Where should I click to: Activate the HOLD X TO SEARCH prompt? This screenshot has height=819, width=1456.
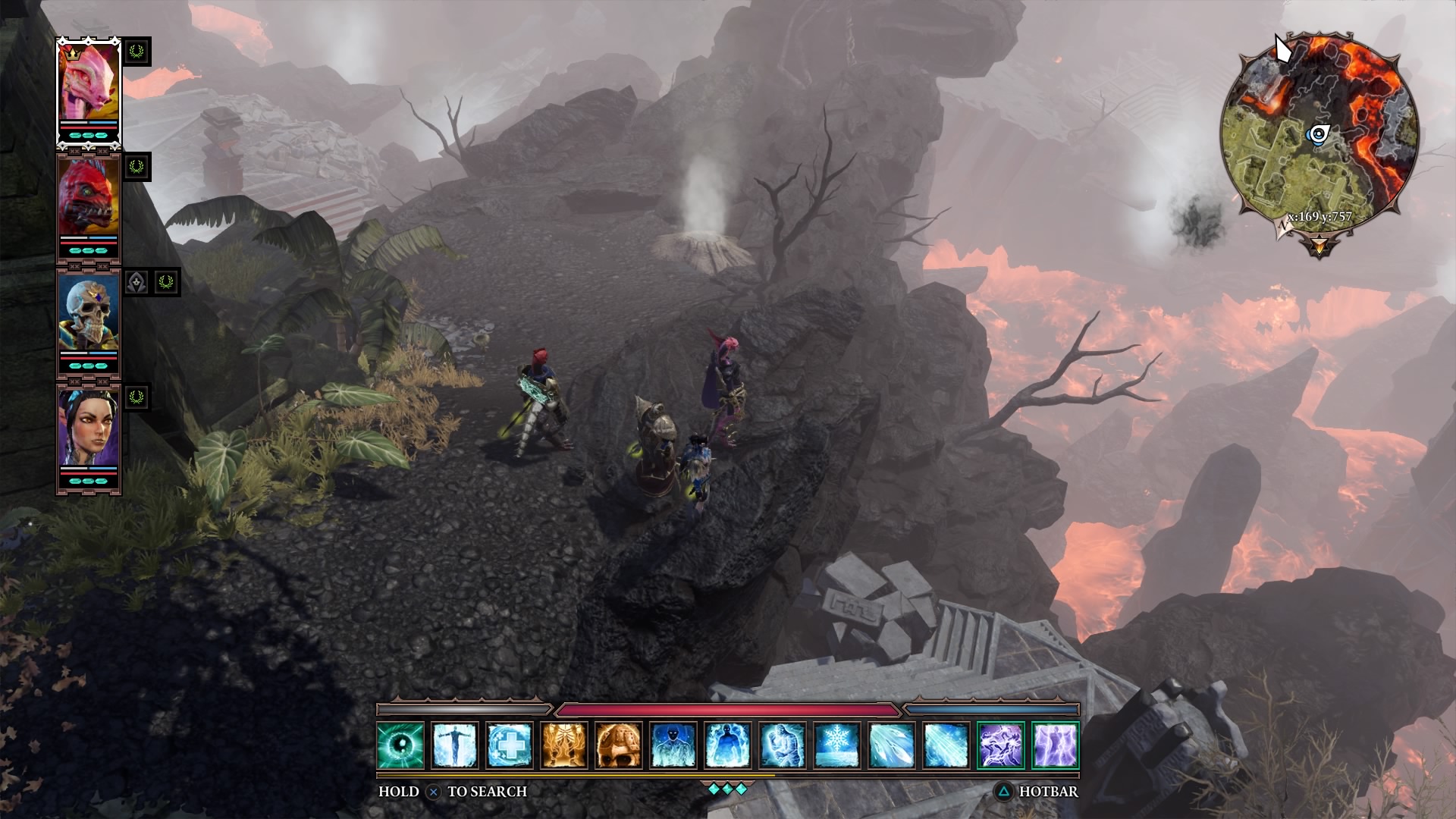pyautogui.click(x=432, y=790)
